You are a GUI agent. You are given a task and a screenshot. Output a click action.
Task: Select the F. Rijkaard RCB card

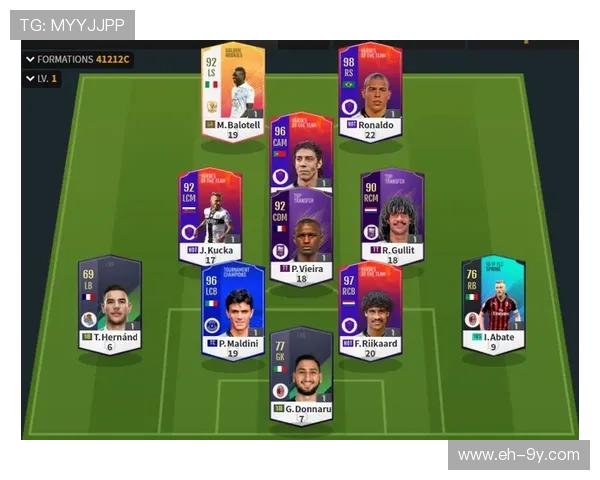(x=369, y=309)
